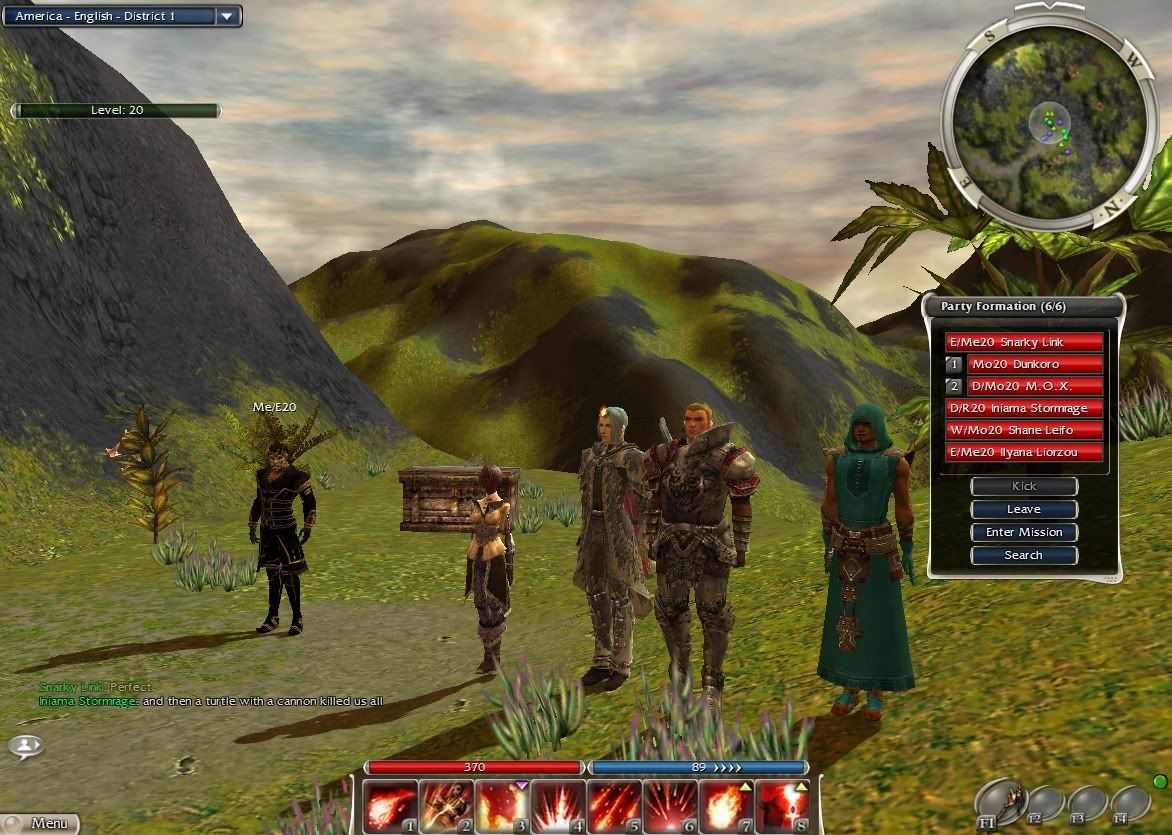Open party Search

pos(1023,555)
